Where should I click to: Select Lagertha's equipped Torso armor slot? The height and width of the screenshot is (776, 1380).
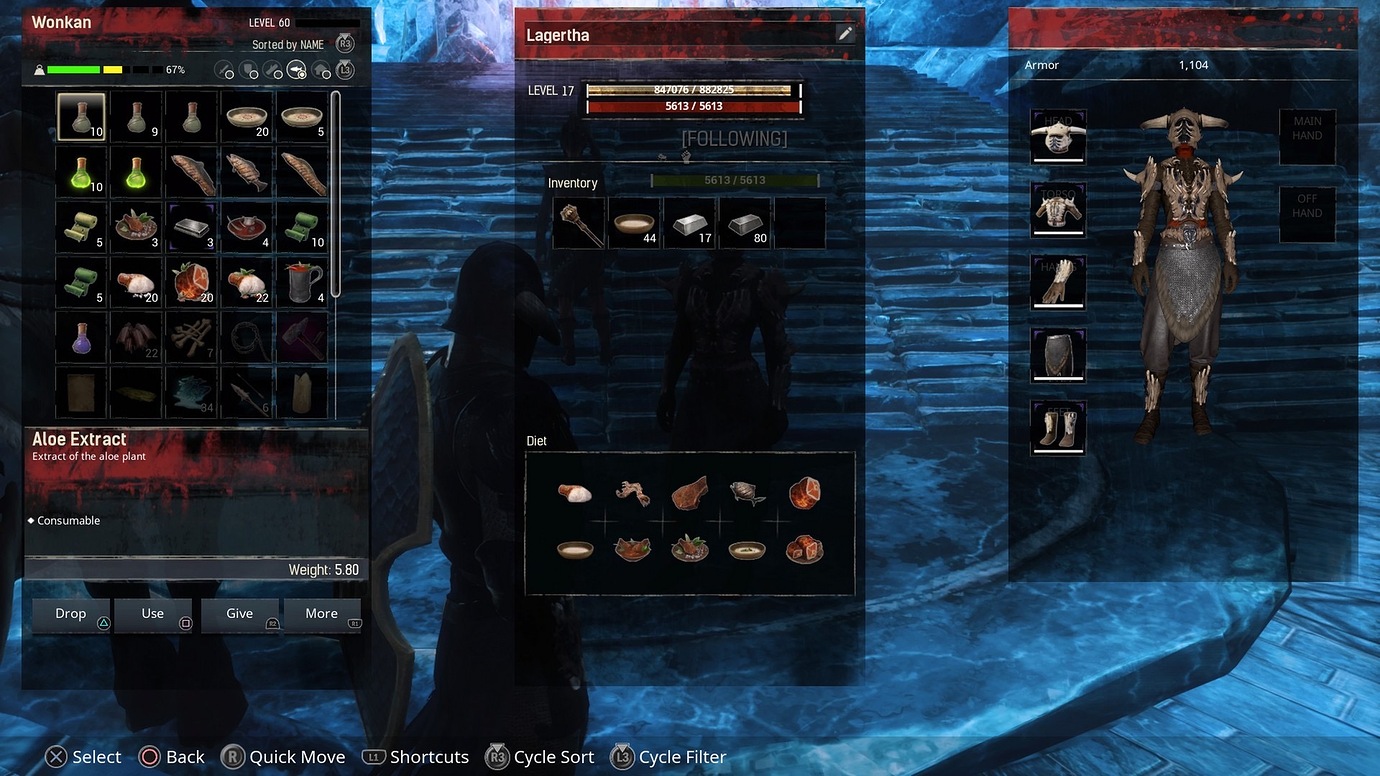(x=1058, y=209)
